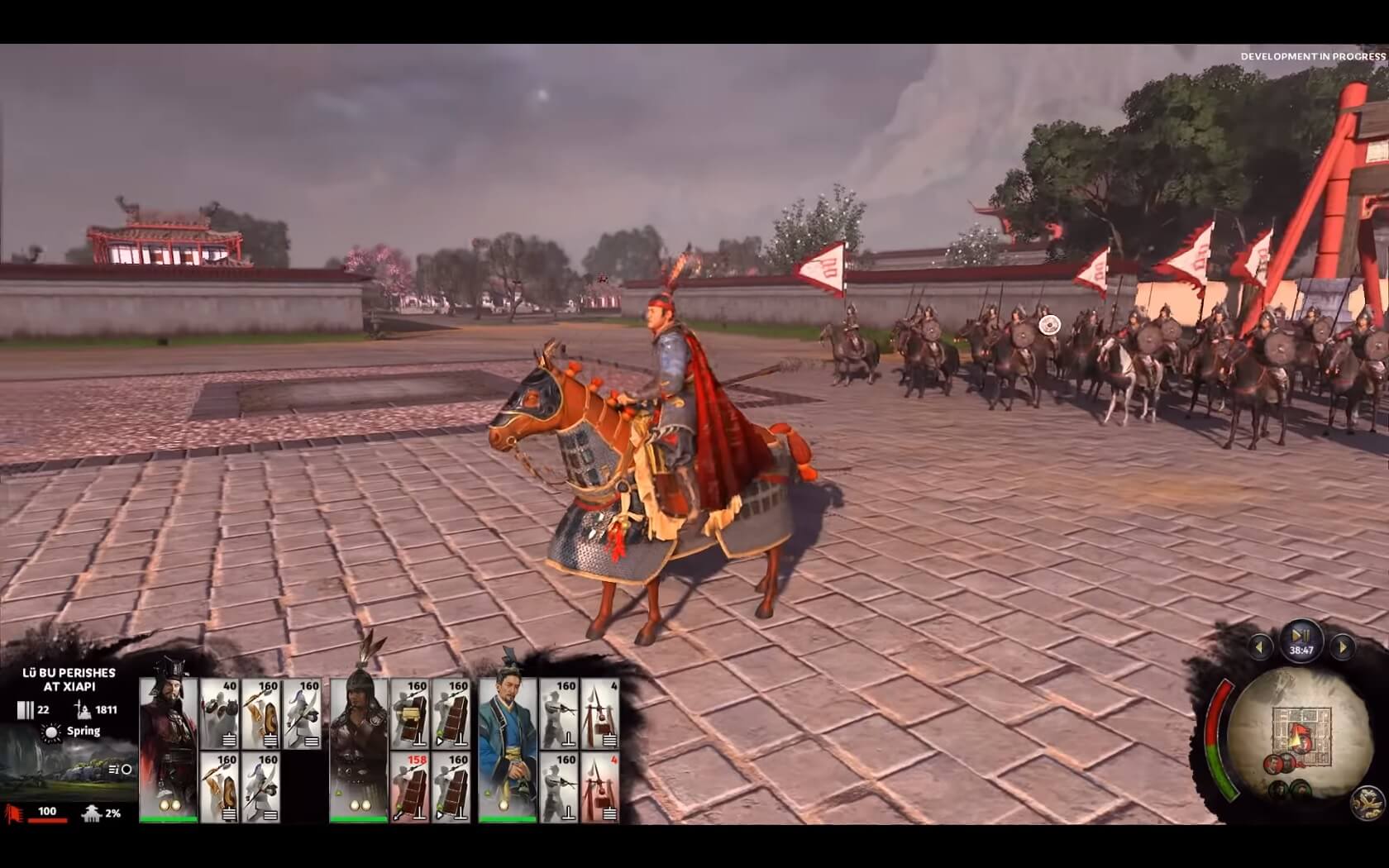Image resolution: width=1389 pixels, height=868 pixels.
Task: Select the unit card with 40 men
Action: (220, 714)
